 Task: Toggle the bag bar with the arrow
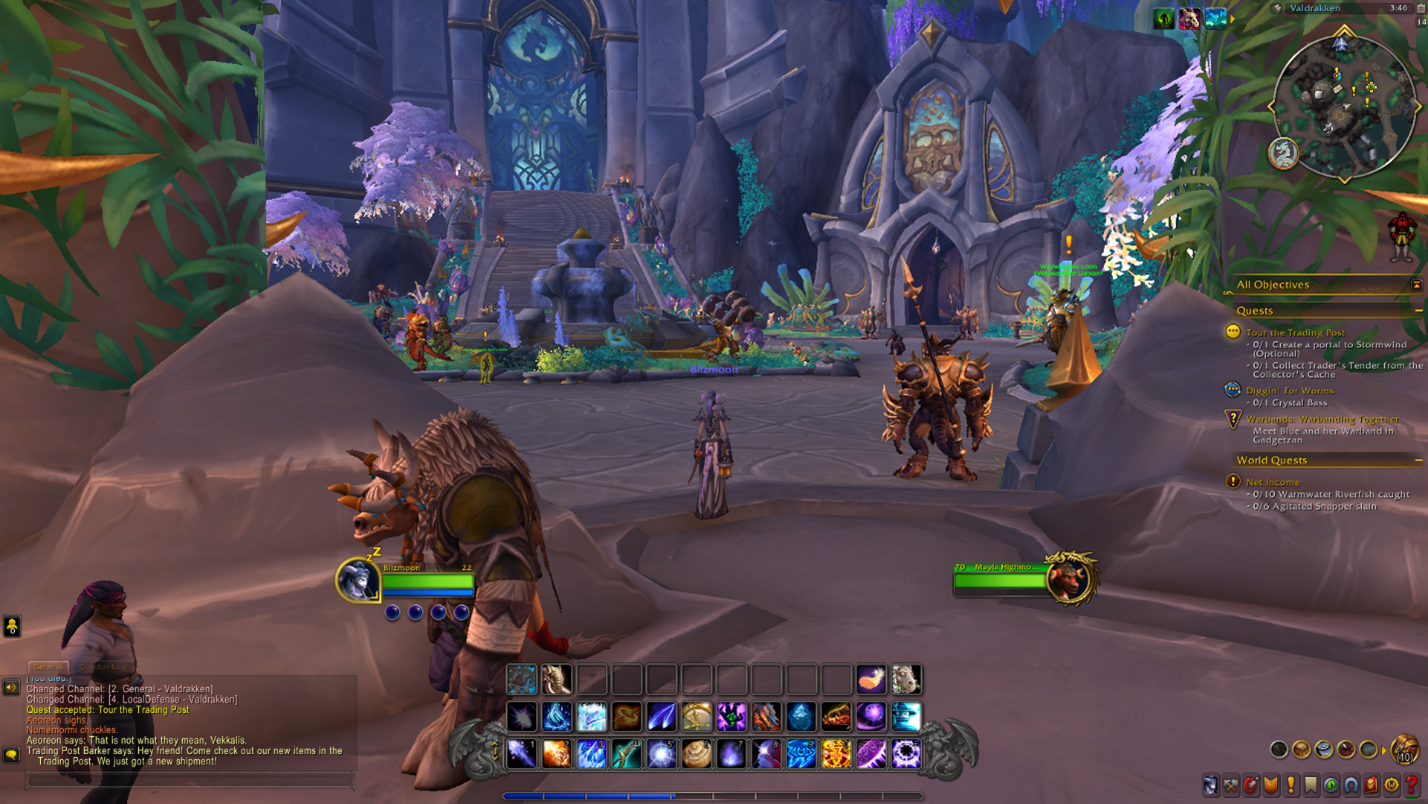(1384, 750)
